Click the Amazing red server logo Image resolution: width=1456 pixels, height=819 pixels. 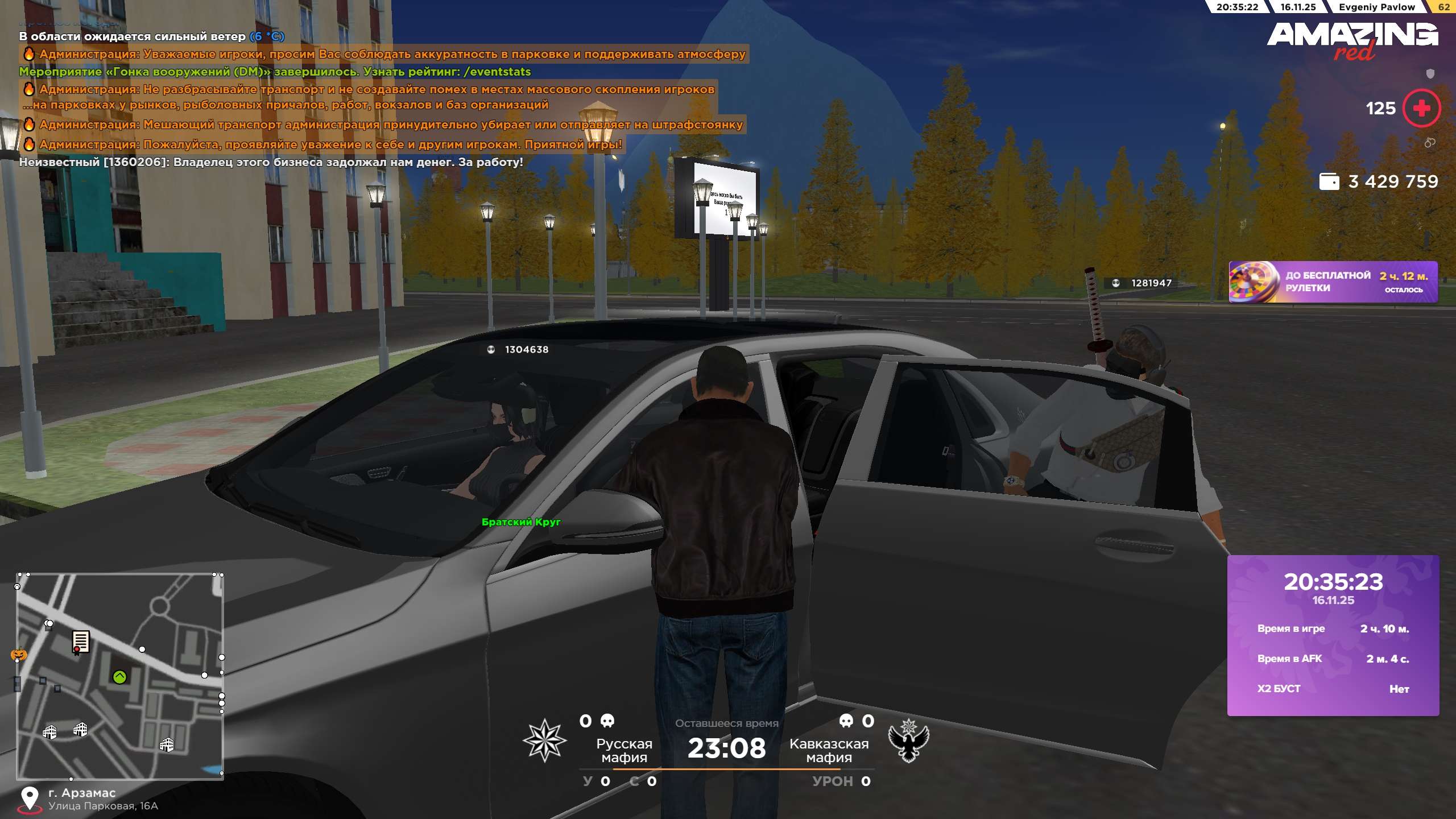click(1352, 40)
